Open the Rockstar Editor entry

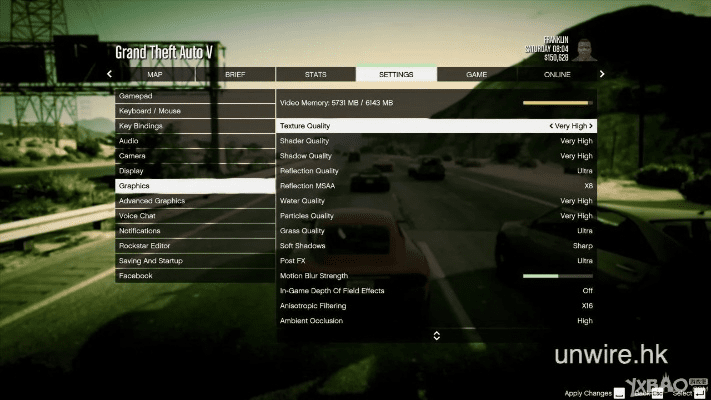point(195,246)
